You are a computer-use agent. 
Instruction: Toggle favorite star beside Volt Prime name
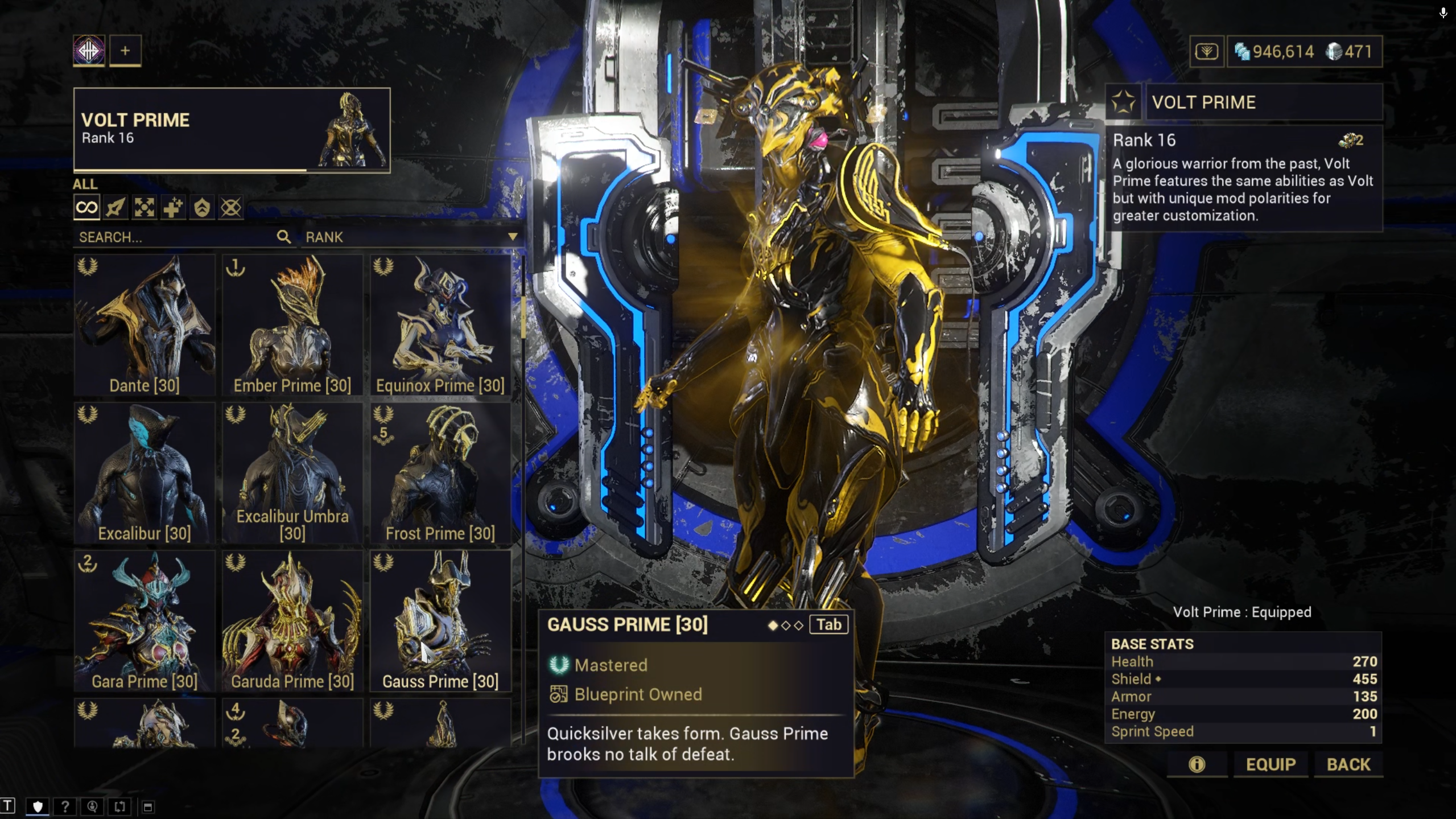pyautogui.click(x=1123, y=102)
